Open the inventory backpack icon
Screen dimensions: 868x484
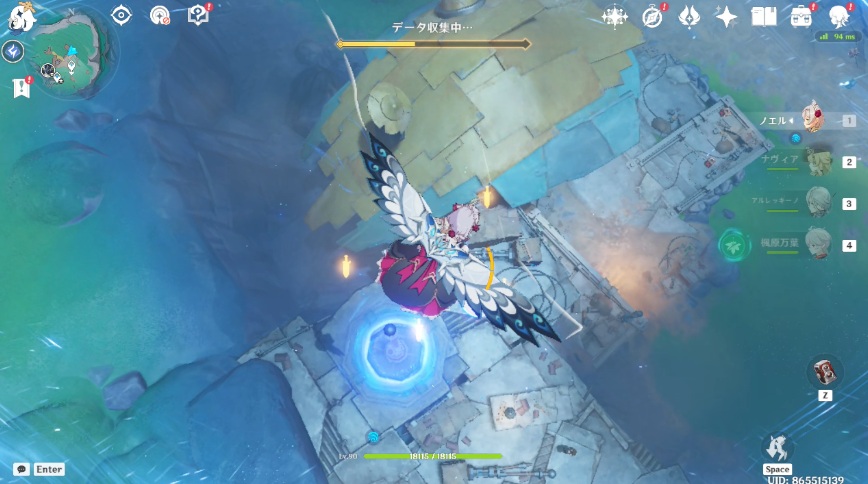point(801,16)
